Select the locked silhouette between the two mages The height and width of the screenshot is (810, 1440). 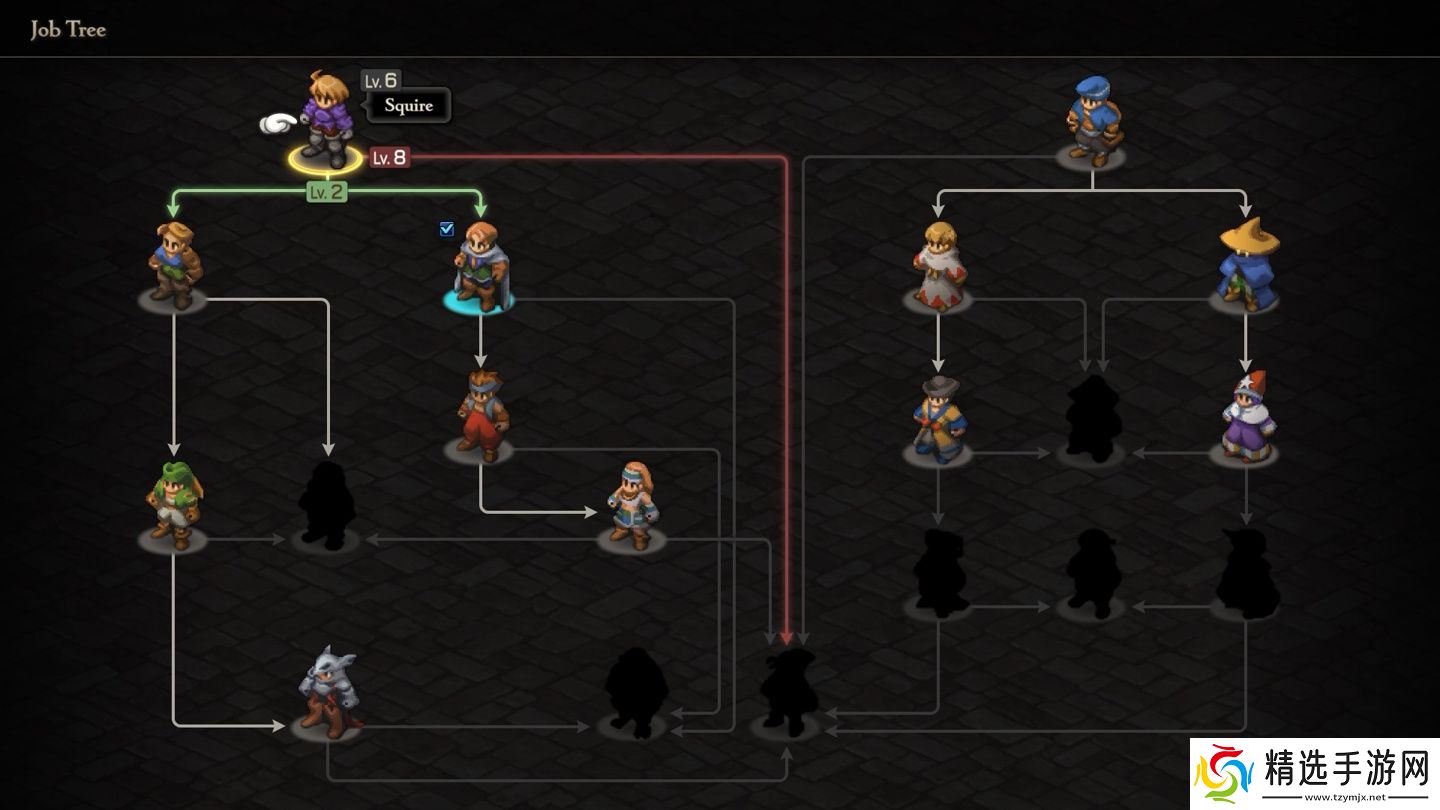[x=1092, y=419]
